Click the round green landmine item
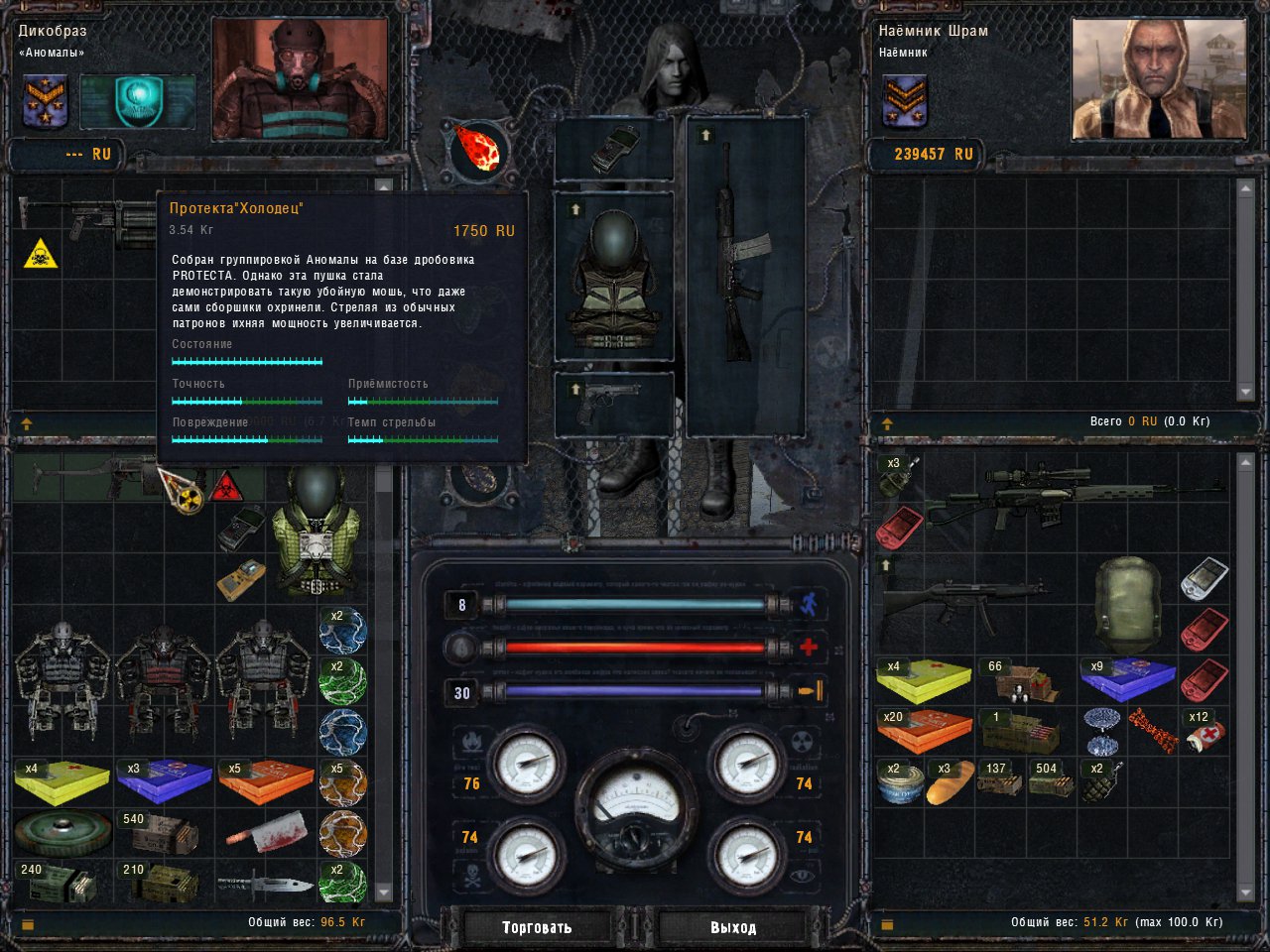This screenshot has height=952, width=1270. pos(62,833)
